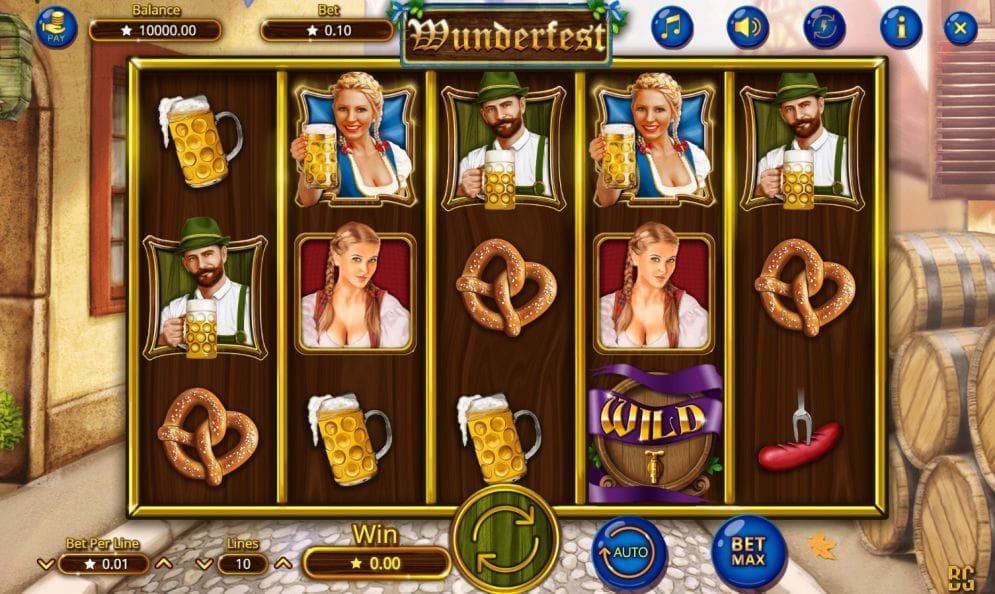Activate AUTO spin mode
This screenshot has height=594, width=995.
[x=628, y=551]
